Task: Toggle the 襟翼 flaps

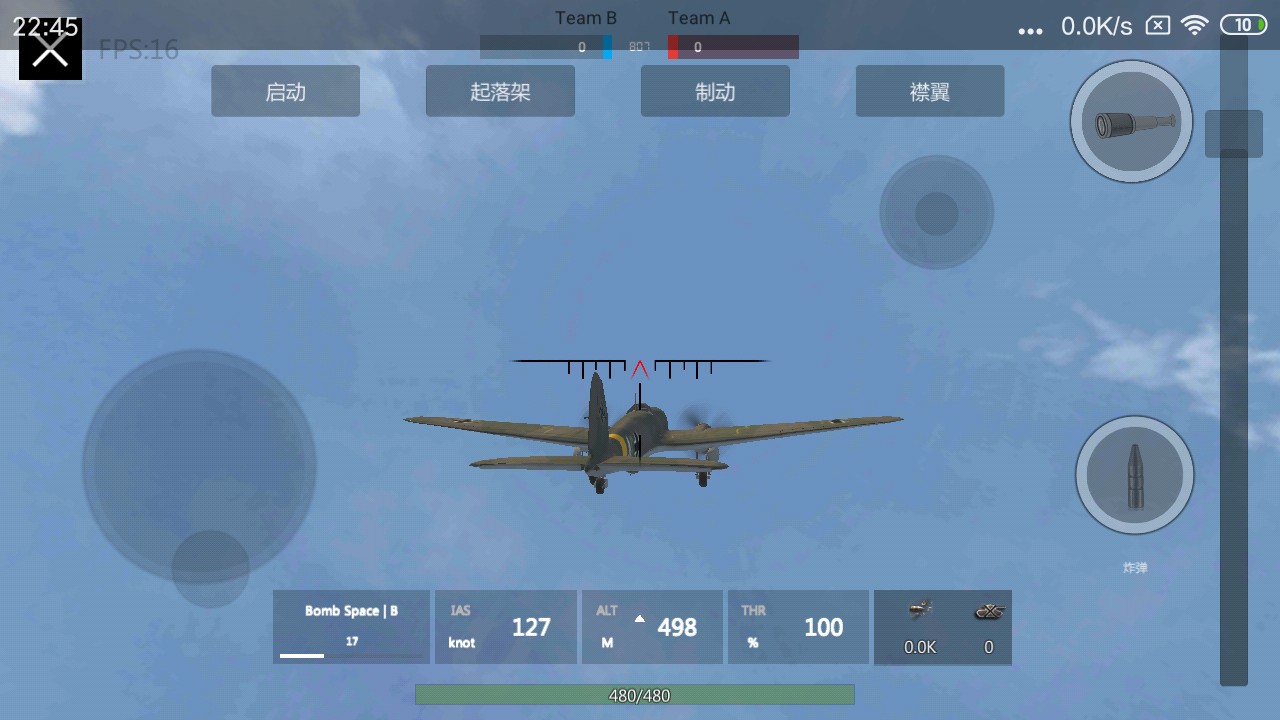Action: [x=929, y=90]
